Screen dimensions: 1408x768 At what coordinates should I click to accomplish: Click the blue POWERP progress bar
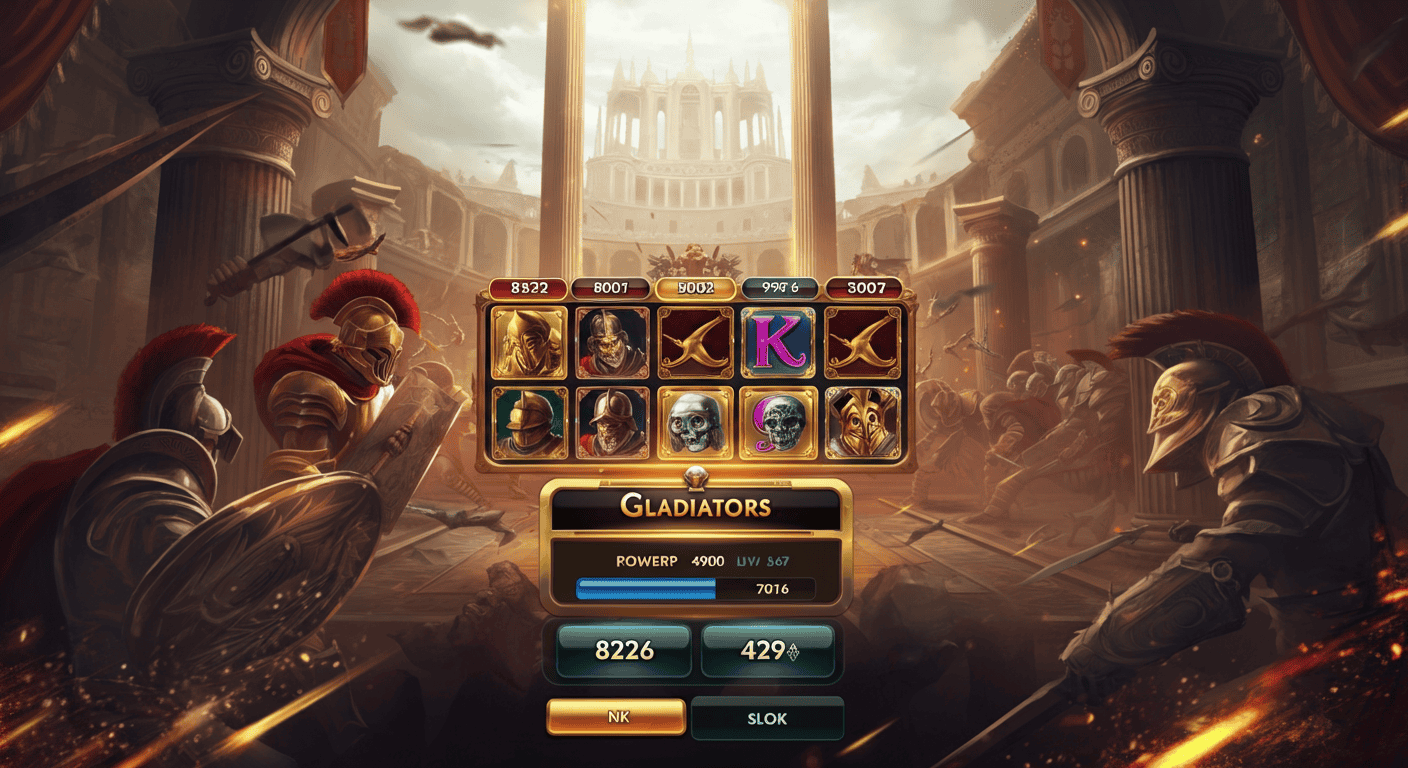(x=645, y=589)
